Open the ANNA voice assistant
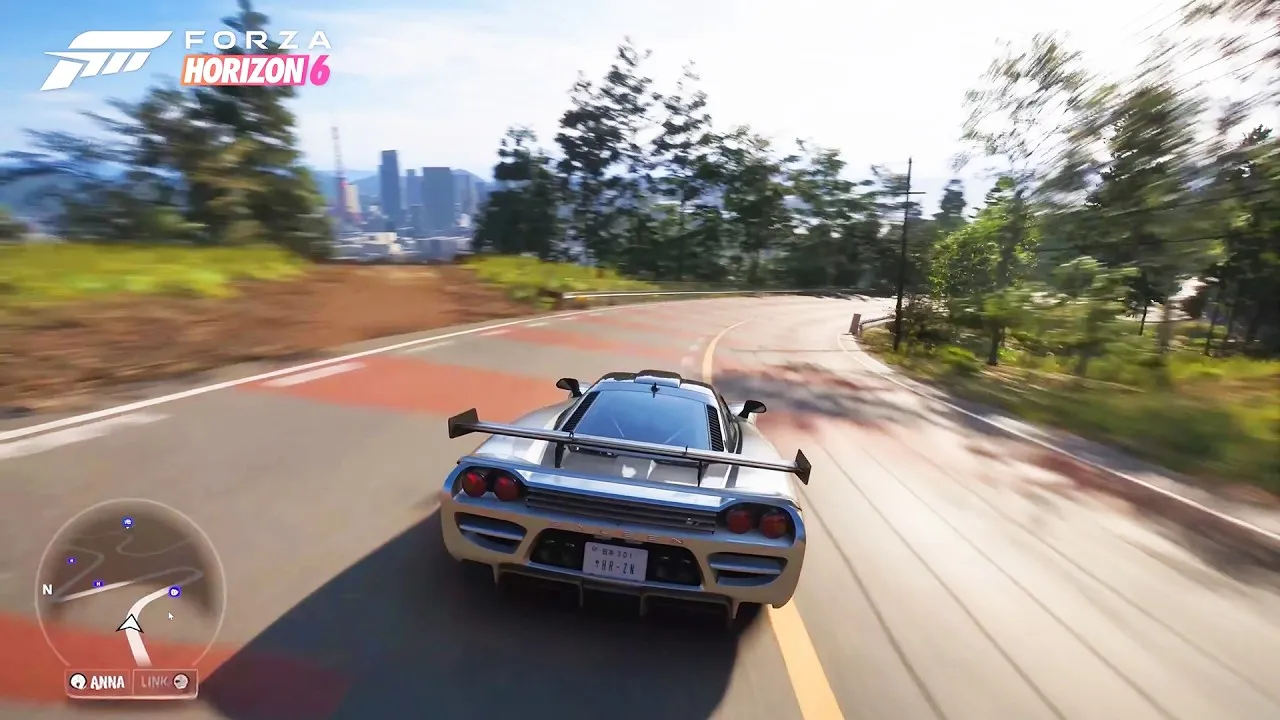The image size is (1280, 720). (100, 681)
